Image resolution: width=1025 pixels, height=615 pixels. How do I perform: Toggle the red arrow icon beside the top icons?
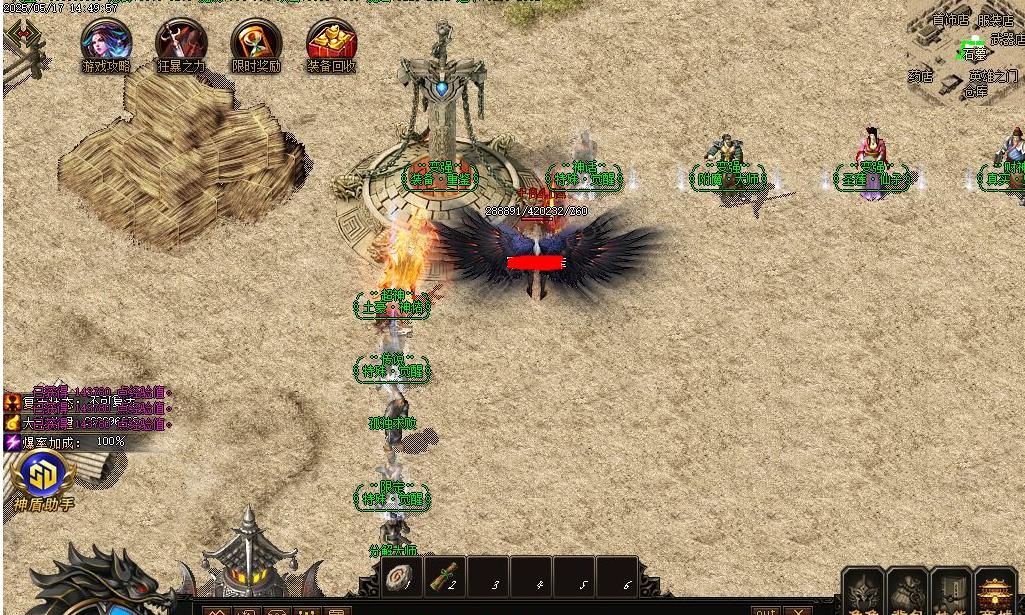[22, 36]
